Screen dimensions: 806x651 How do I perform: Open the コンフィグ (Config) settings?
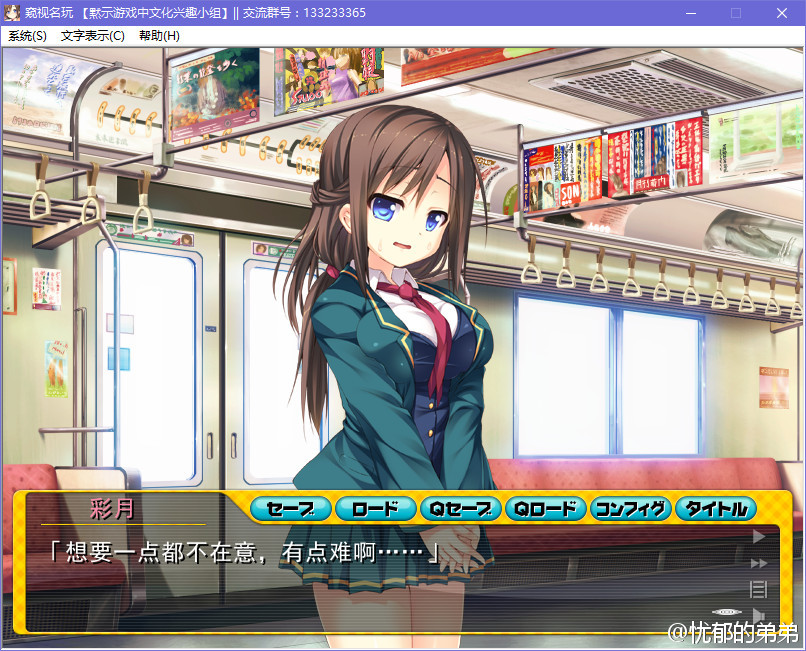630,509
